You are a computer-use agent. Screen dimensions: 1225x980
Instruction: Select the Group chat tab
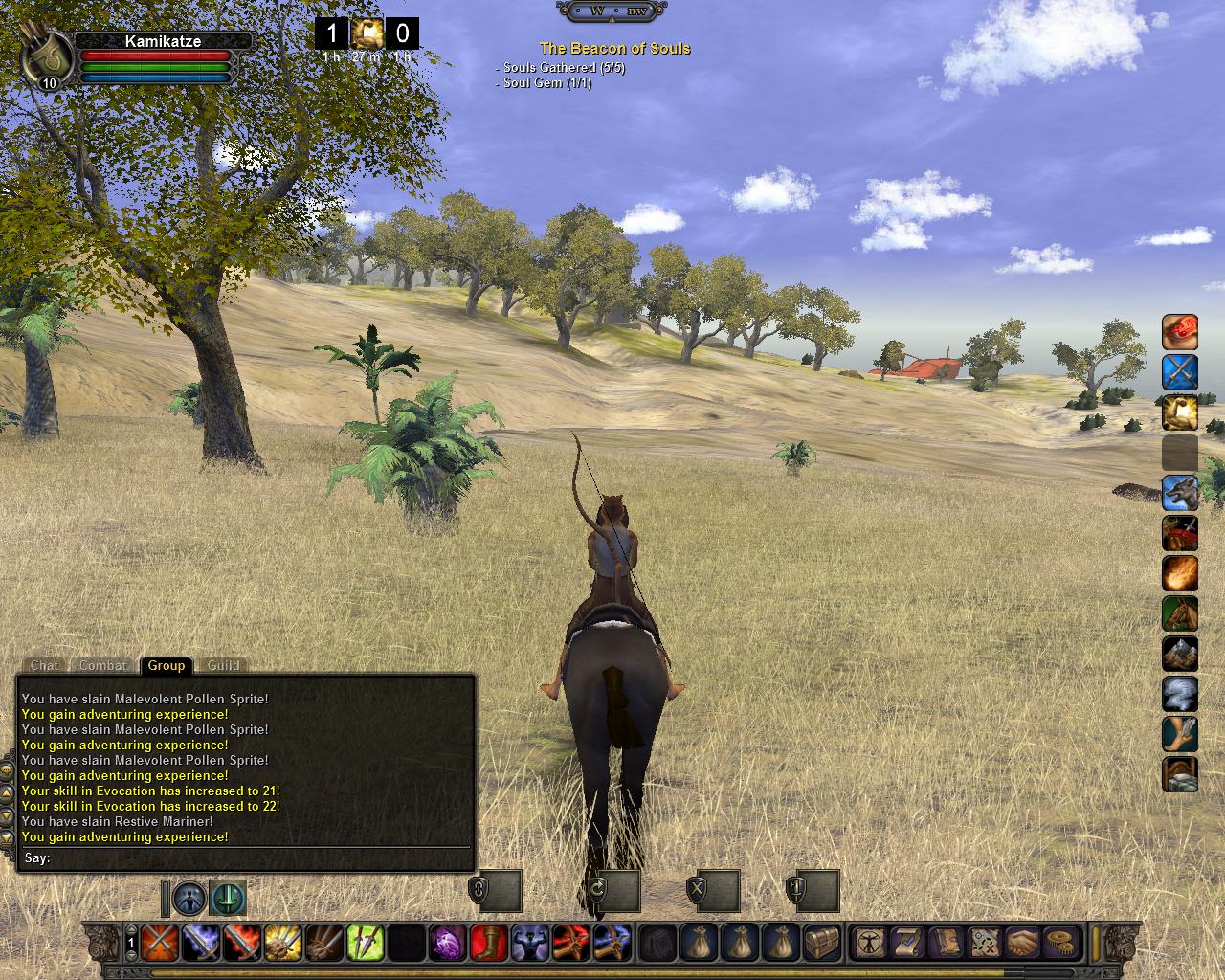point(167,665)
